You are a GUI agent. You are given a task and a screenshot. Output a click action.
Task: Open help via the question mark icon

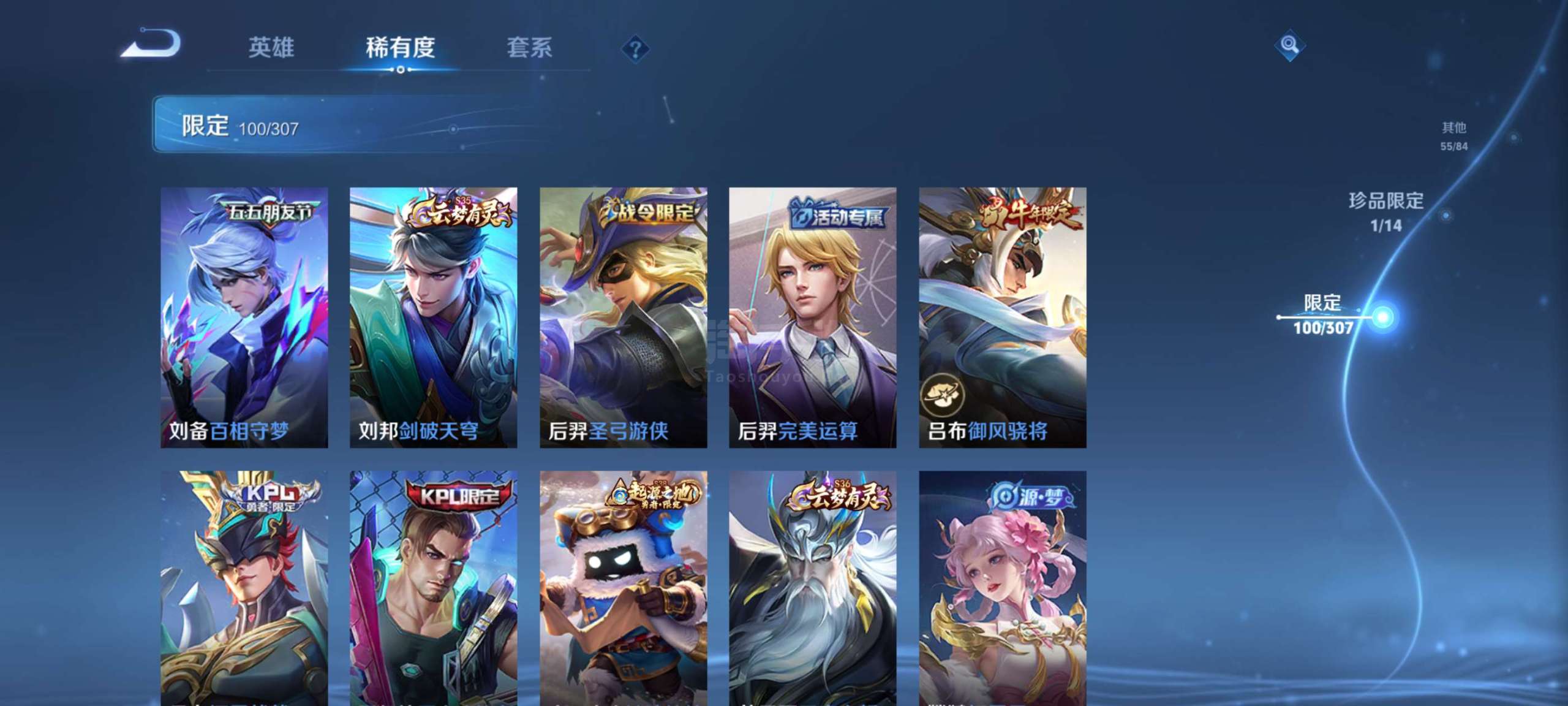[635, 48]
